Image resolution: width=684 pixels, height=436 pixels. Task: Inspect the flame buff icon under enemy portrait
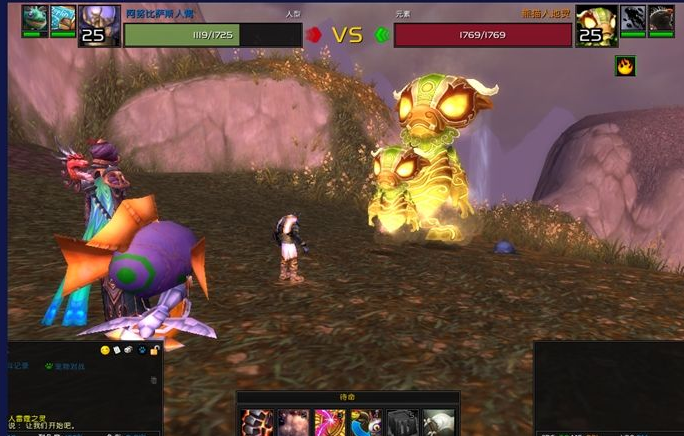tap(625, 67)
